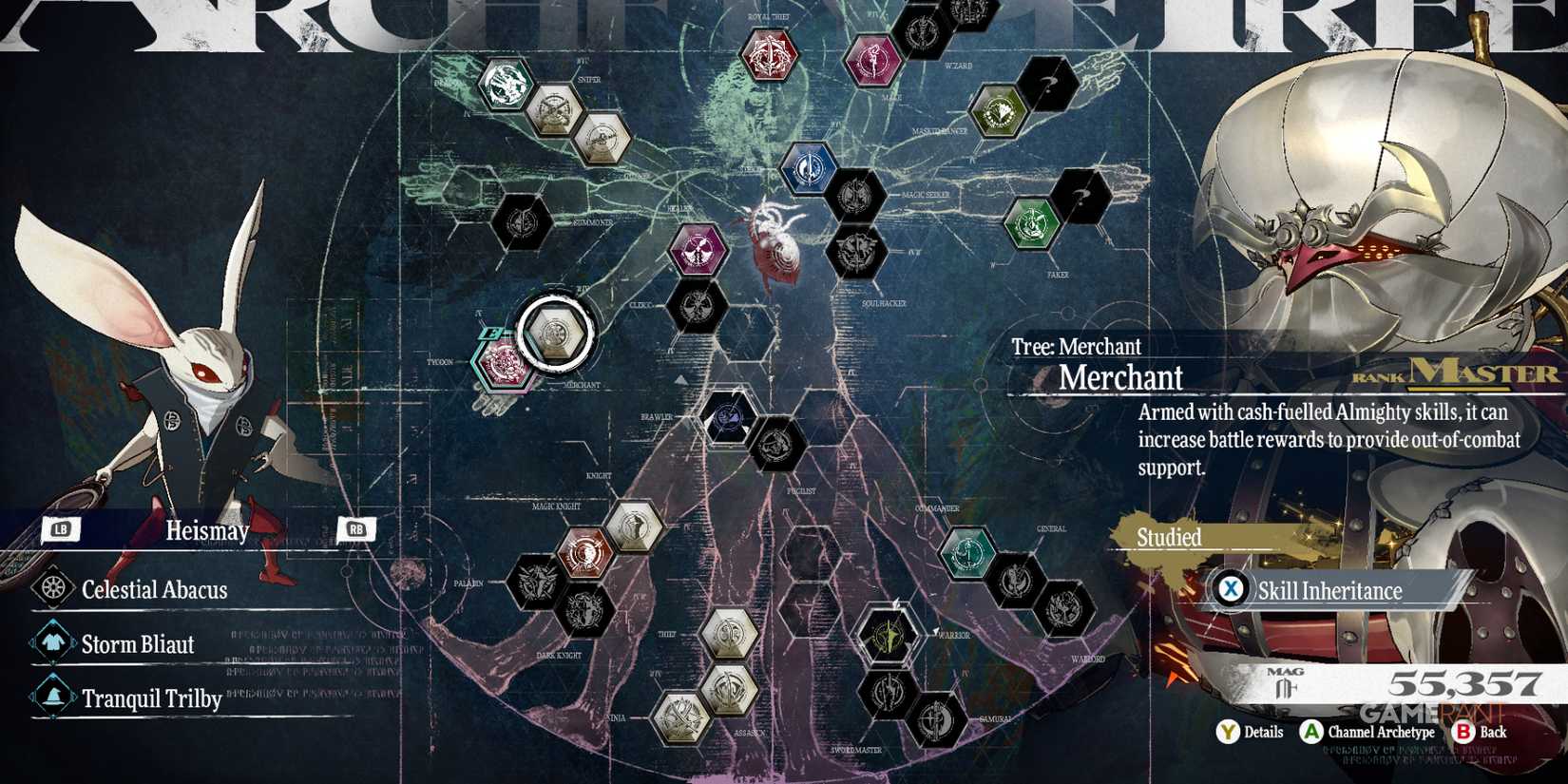Open Skill Inheritance with the X prompt

click(1232, 591)
